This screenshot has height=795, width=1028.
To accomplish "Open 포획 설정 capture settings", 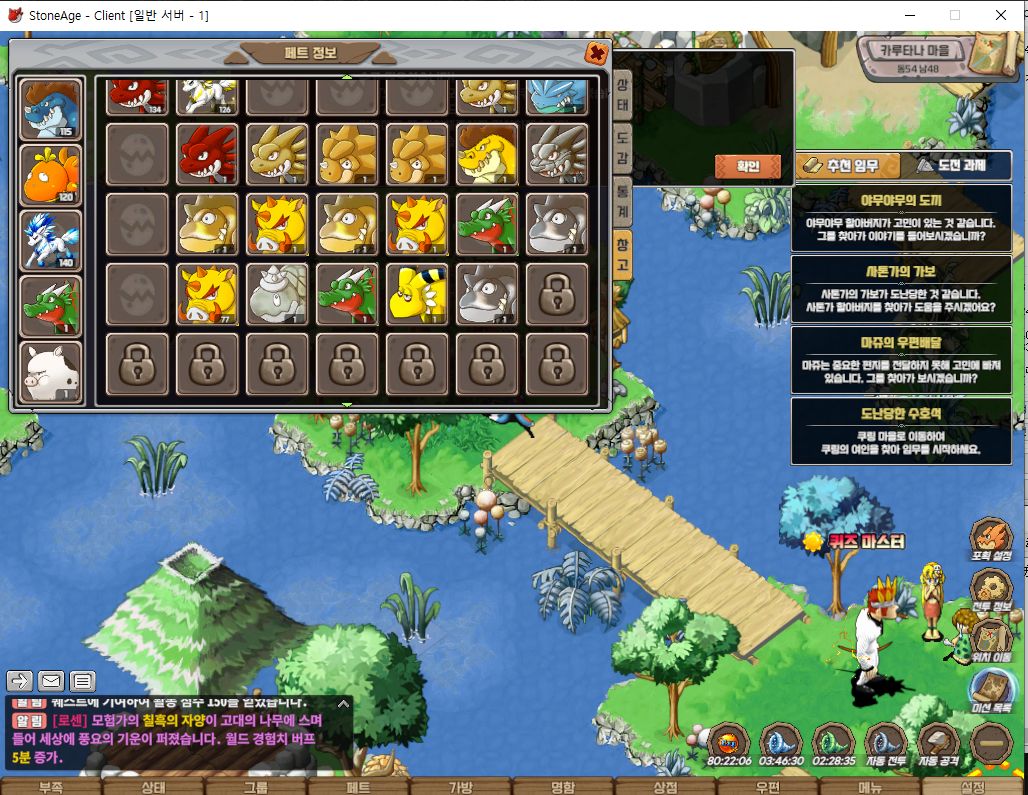I will [992, 540].
